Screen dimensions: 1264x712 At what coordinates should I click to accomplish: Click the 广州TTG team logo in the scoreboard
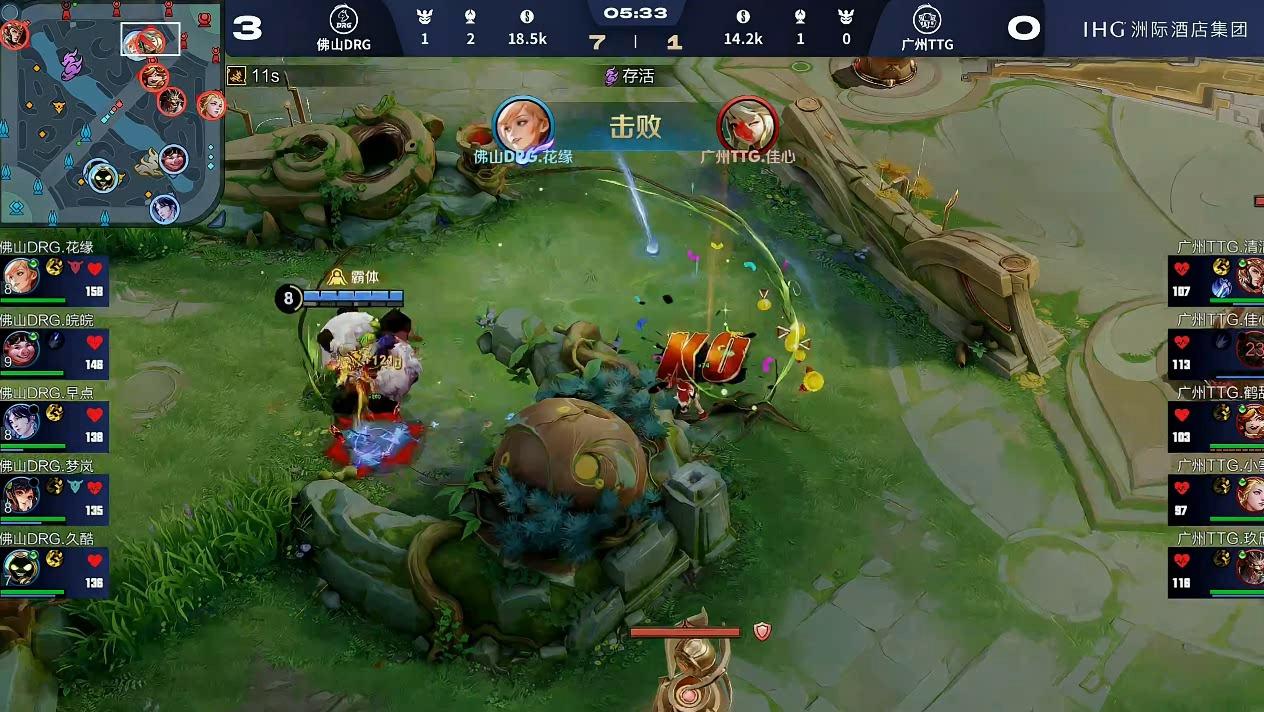click(x=927, y=20)
